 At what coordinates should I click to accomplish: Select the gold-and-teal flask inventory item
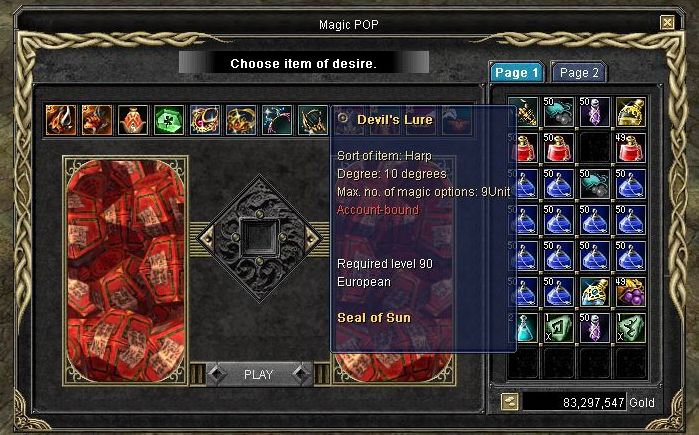(594, 292)
